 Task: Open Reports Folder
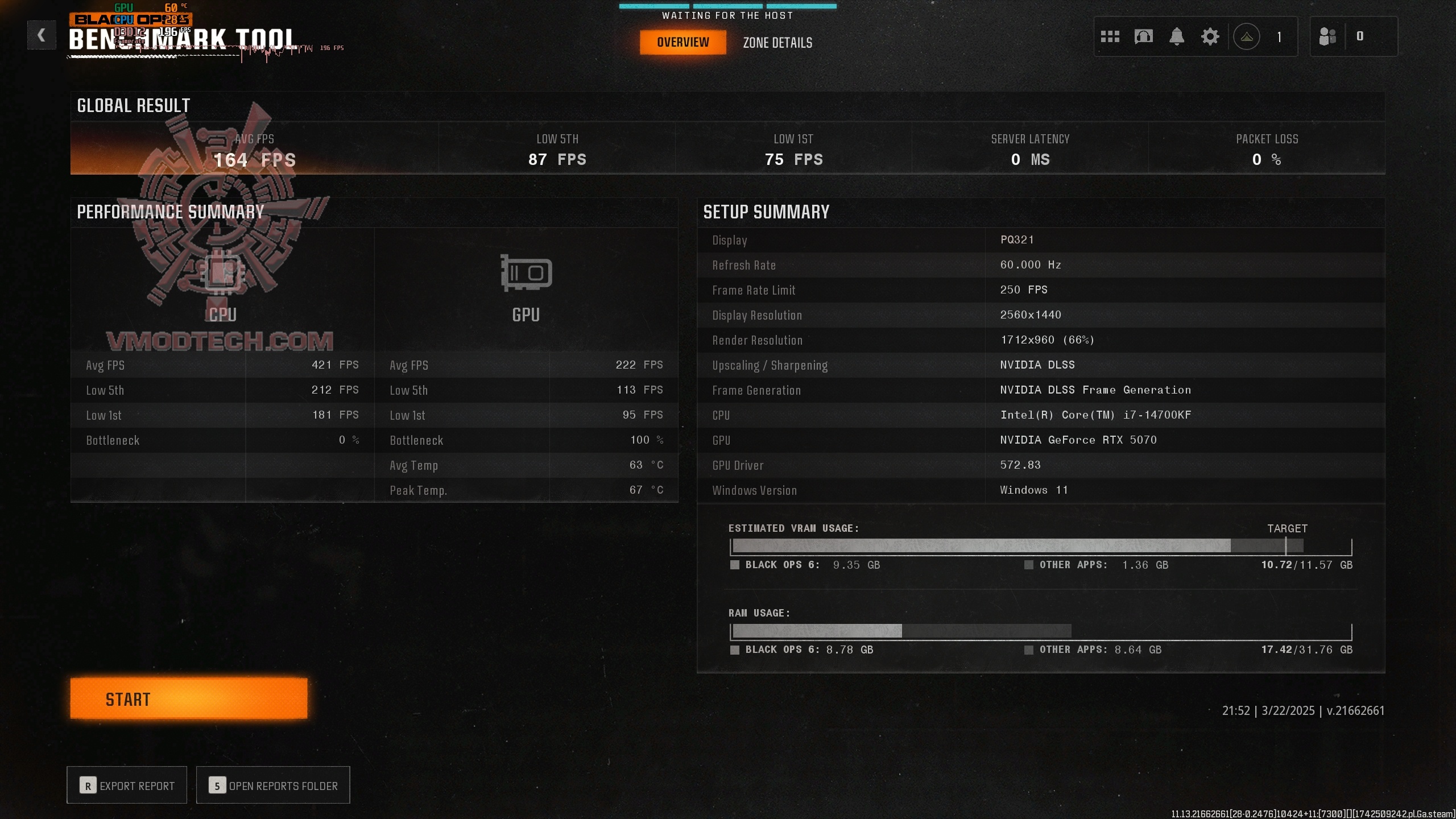(273, 785)
